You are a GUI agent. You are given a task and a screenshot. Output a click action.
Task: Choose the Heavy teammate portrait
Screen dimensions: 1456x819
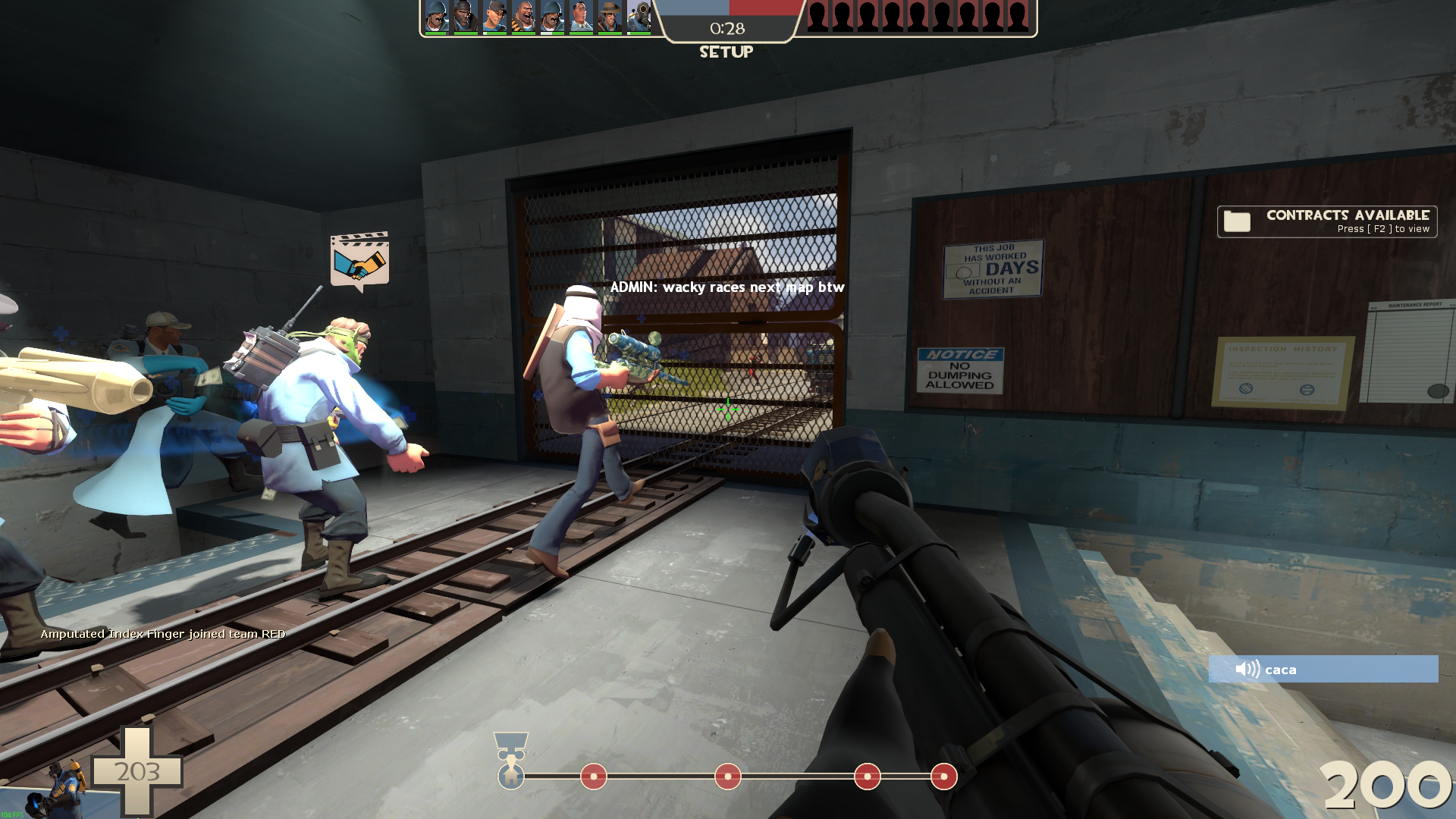pyautogui.click(x=522, y=17)
